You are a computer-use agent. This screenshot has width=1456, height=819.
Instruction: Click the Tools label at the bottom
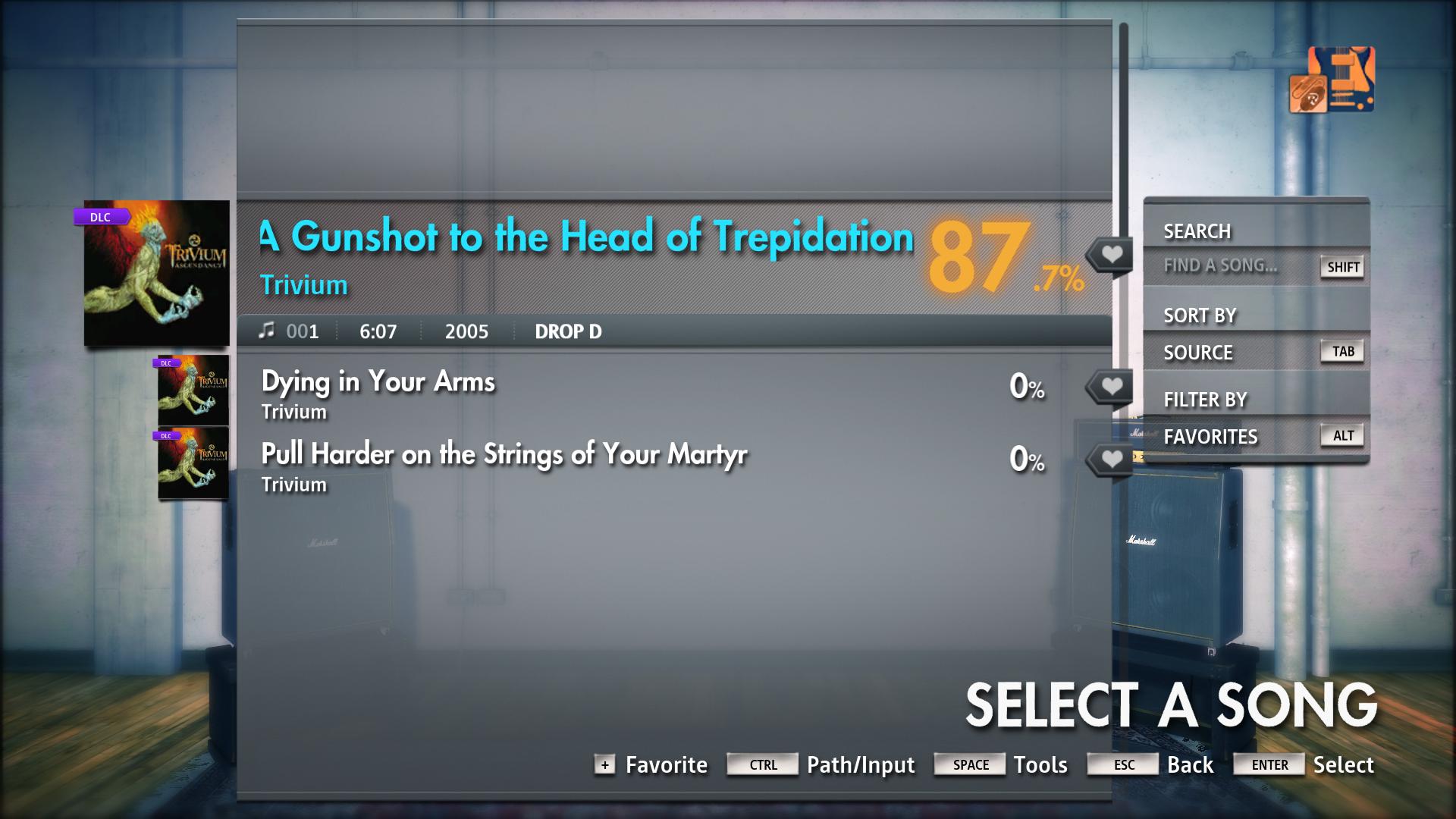1041,764
